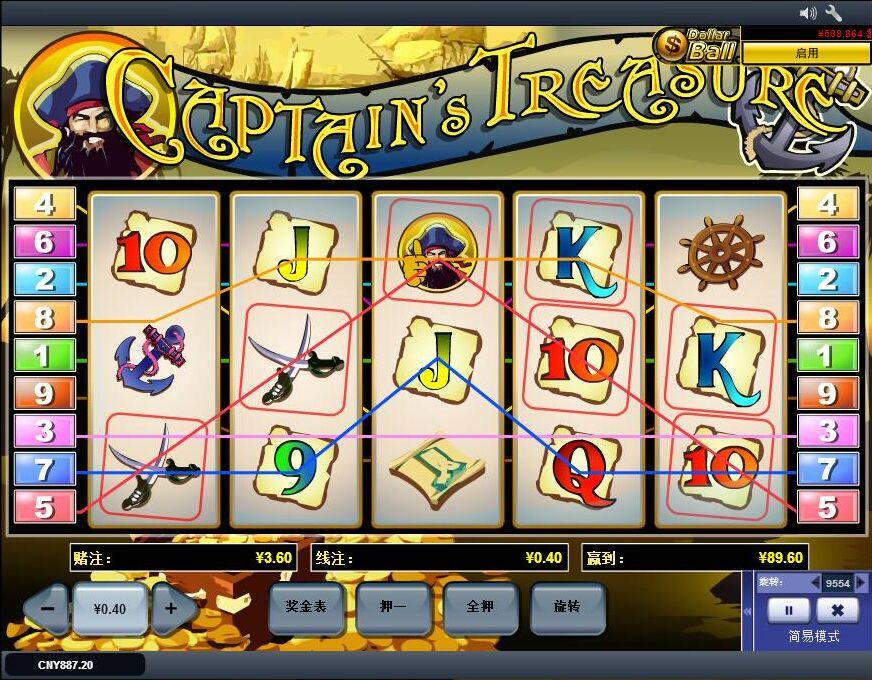Choose the 全押 max bet button

482,607
